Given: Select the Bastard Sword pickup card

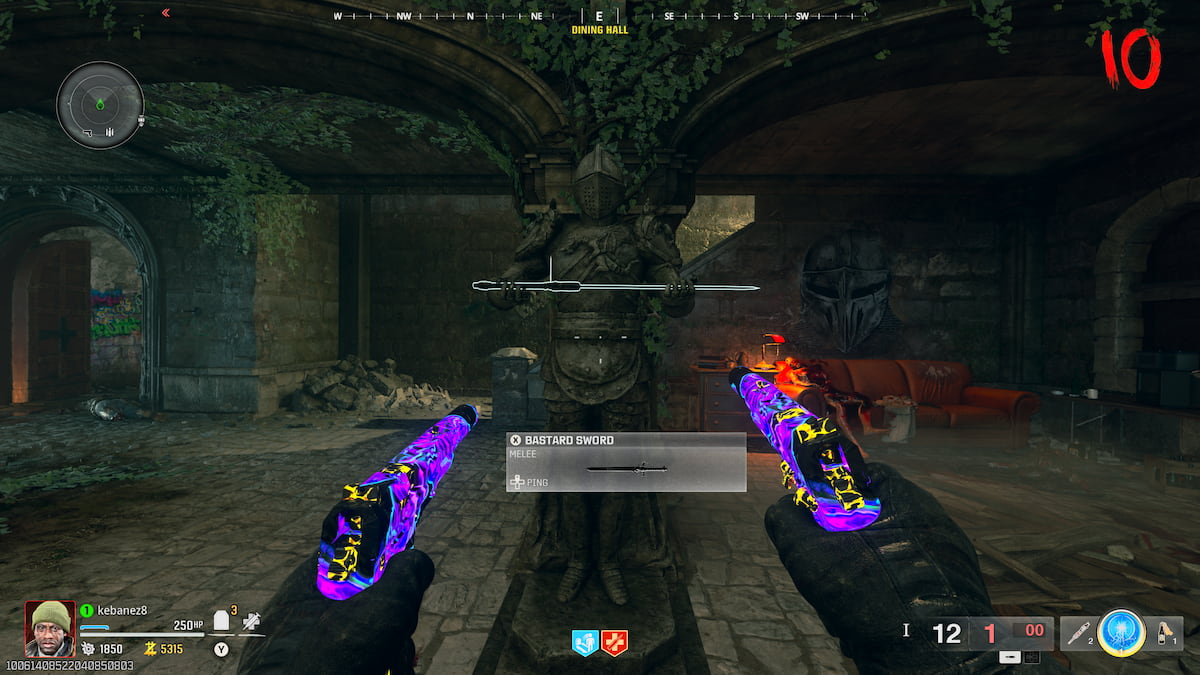Looking at the screenshot, I should [x=626, y=462].
